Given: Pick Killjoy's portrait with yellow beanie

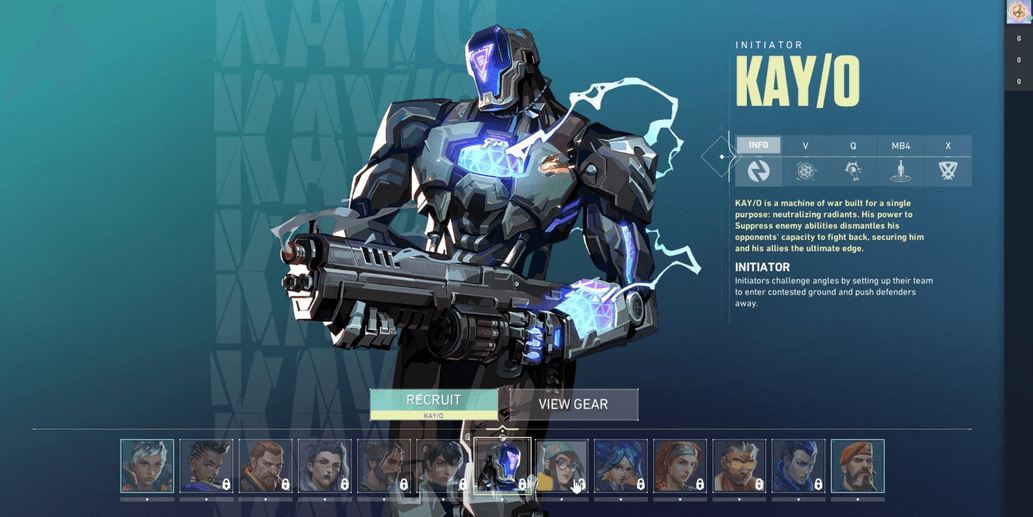Looking at the screenshot, I should coord(561,466).
